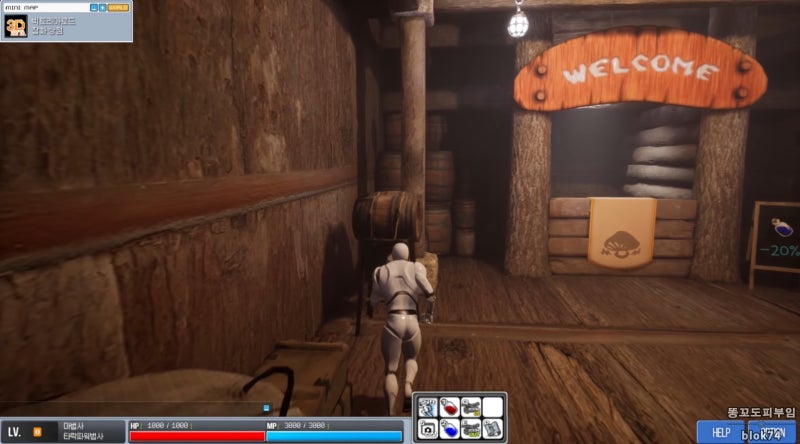This screenshot has height=444, width=800.
Task: Use the red potion quick slot
Action: tap(448, 408)
